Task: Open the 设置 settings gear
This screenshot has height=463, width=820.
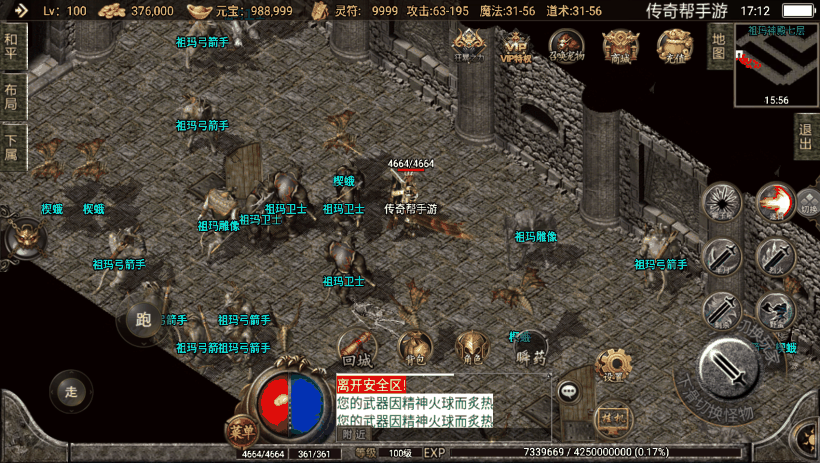Action: pyautogui.click(x=613, y=365)
